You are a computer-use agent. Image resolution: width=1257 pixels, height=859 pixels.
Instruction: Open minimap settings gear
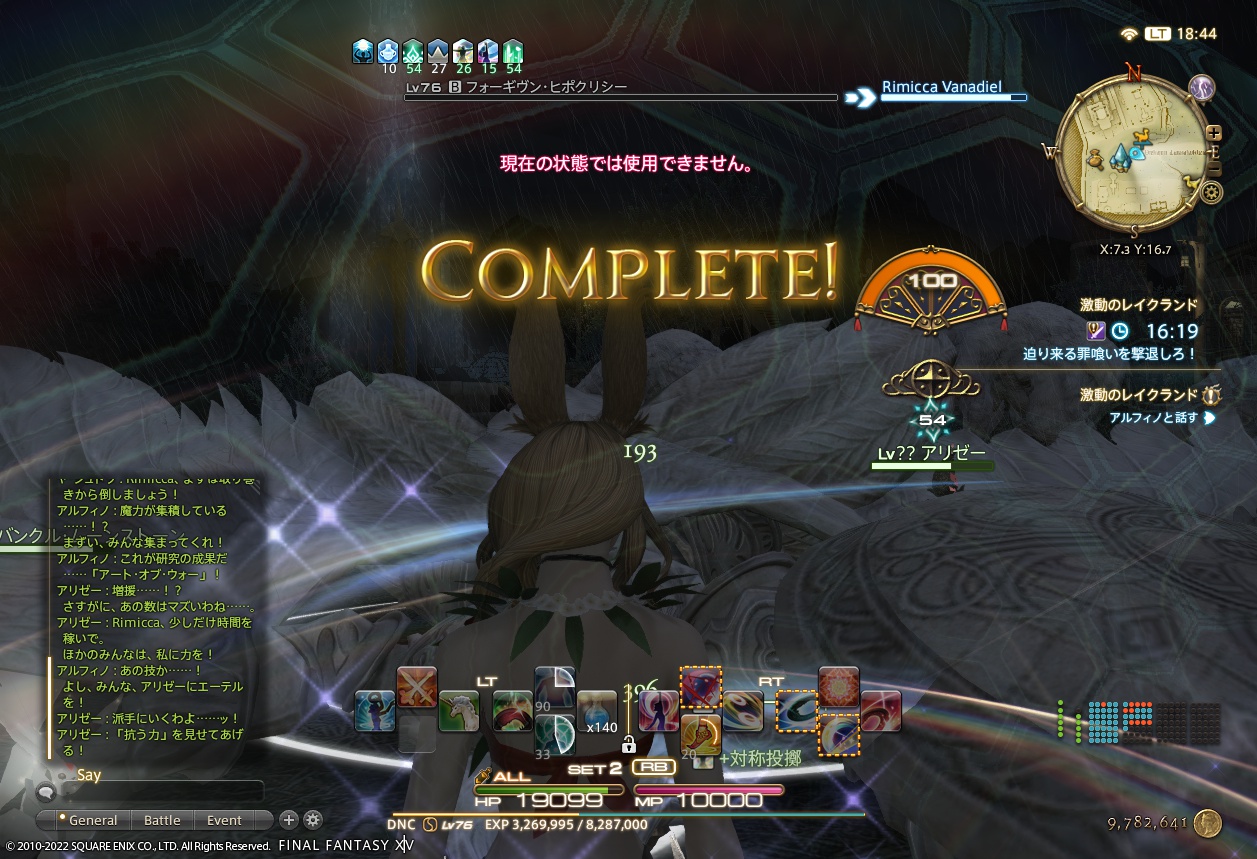click(1211, 192)
